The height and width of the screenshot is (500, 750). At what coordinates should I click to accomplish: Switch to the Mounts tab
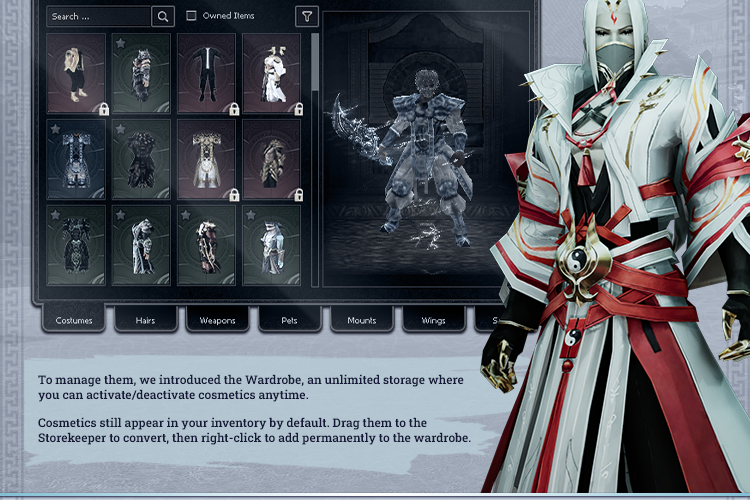[362, 320]
